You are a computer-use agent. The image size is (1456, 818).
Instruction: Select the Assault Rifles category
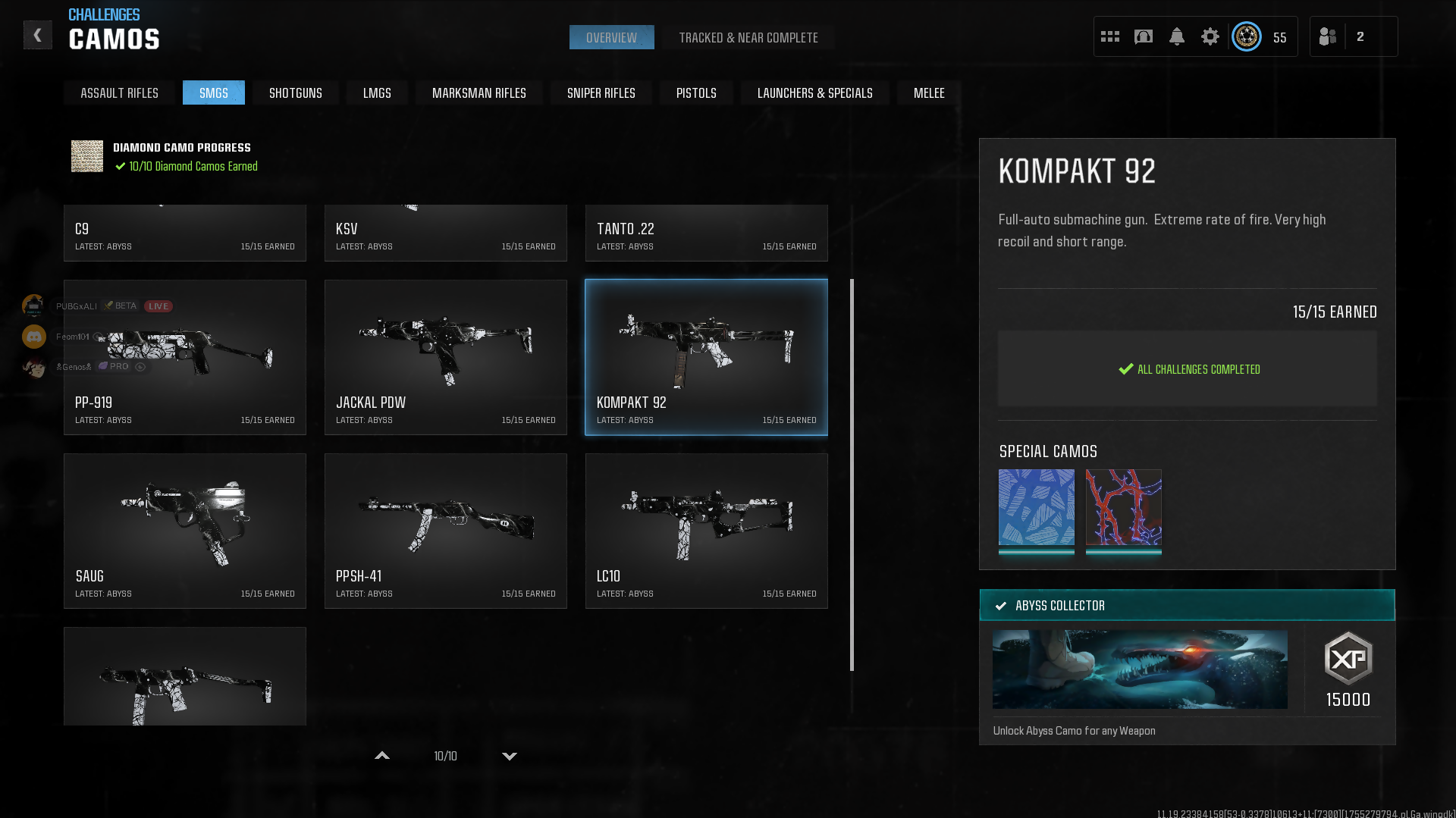point(119,93)
